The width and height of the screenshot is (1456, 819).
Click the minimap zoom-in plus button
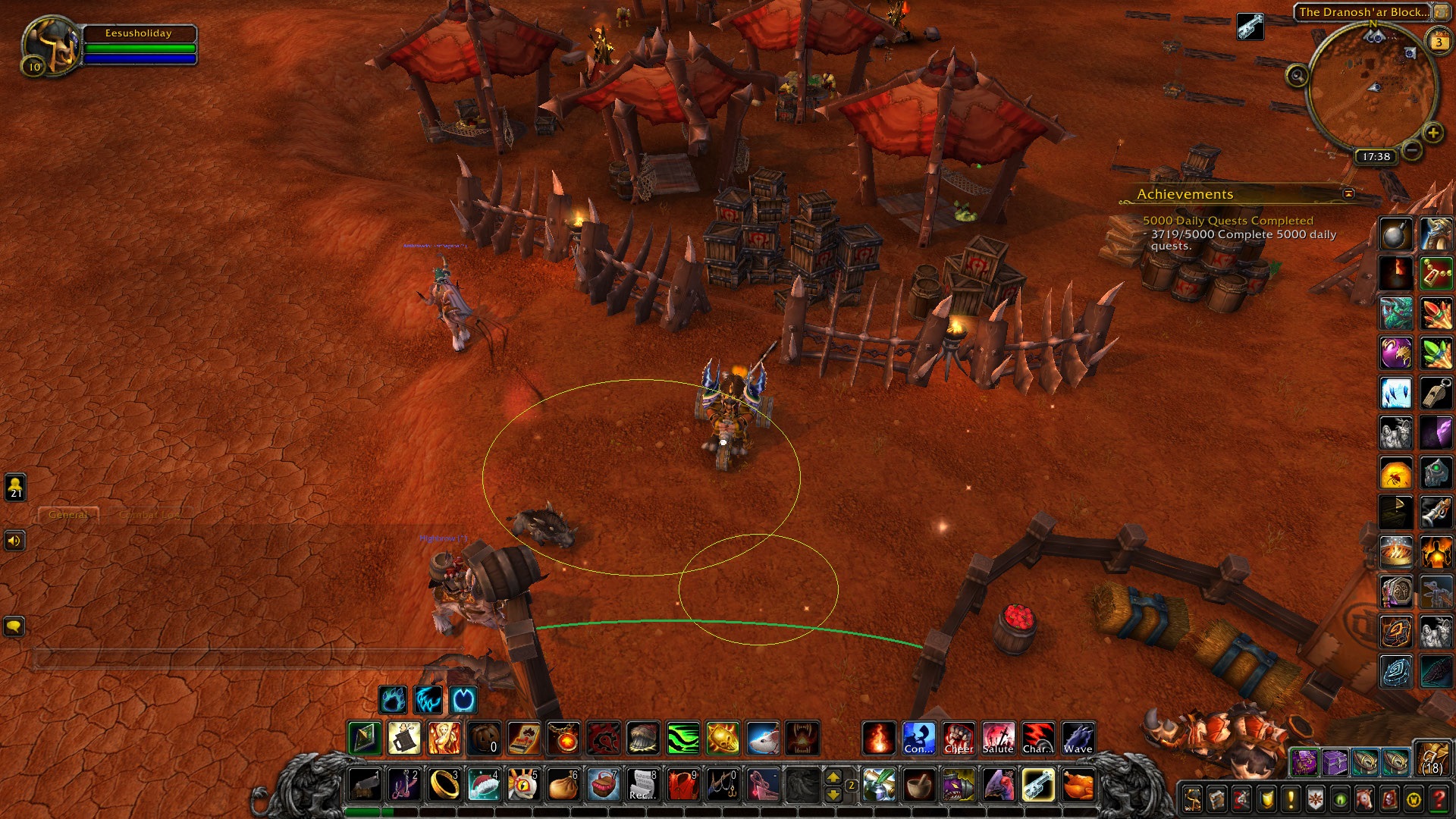coord(1432,133)
